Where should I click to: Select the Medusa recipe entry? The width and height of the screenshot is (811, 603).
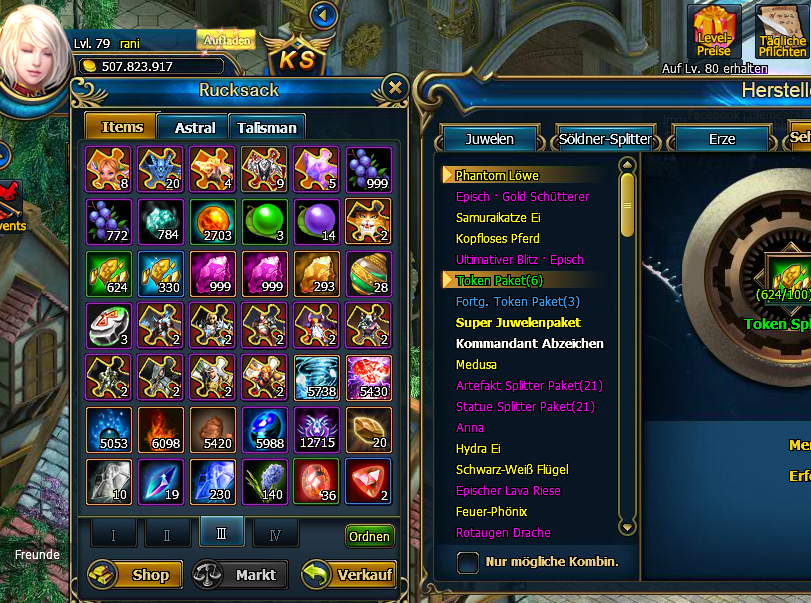pyautogui.click(x=477, y=365)
